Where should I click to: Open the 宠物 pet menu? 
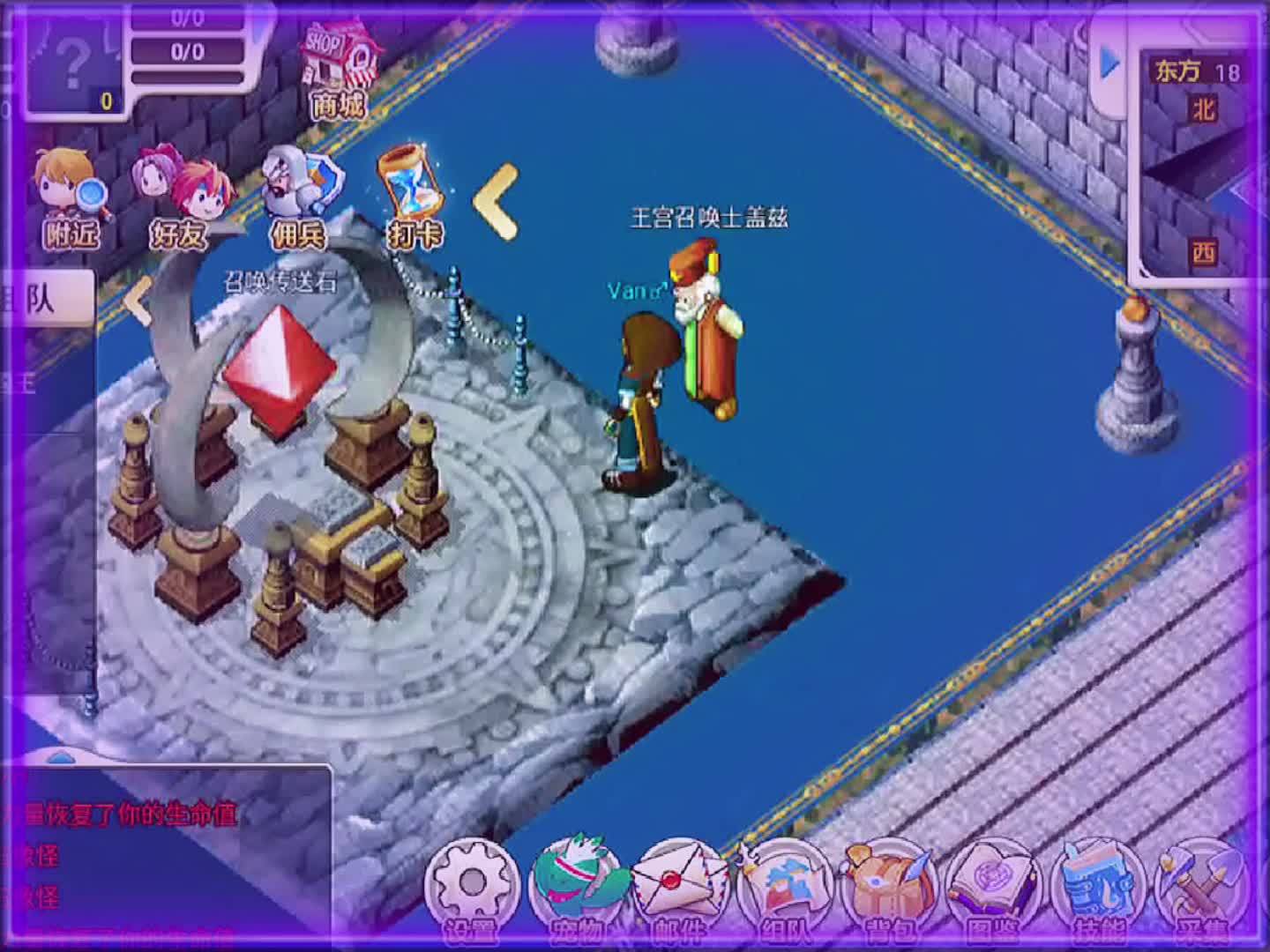[577, 884]
